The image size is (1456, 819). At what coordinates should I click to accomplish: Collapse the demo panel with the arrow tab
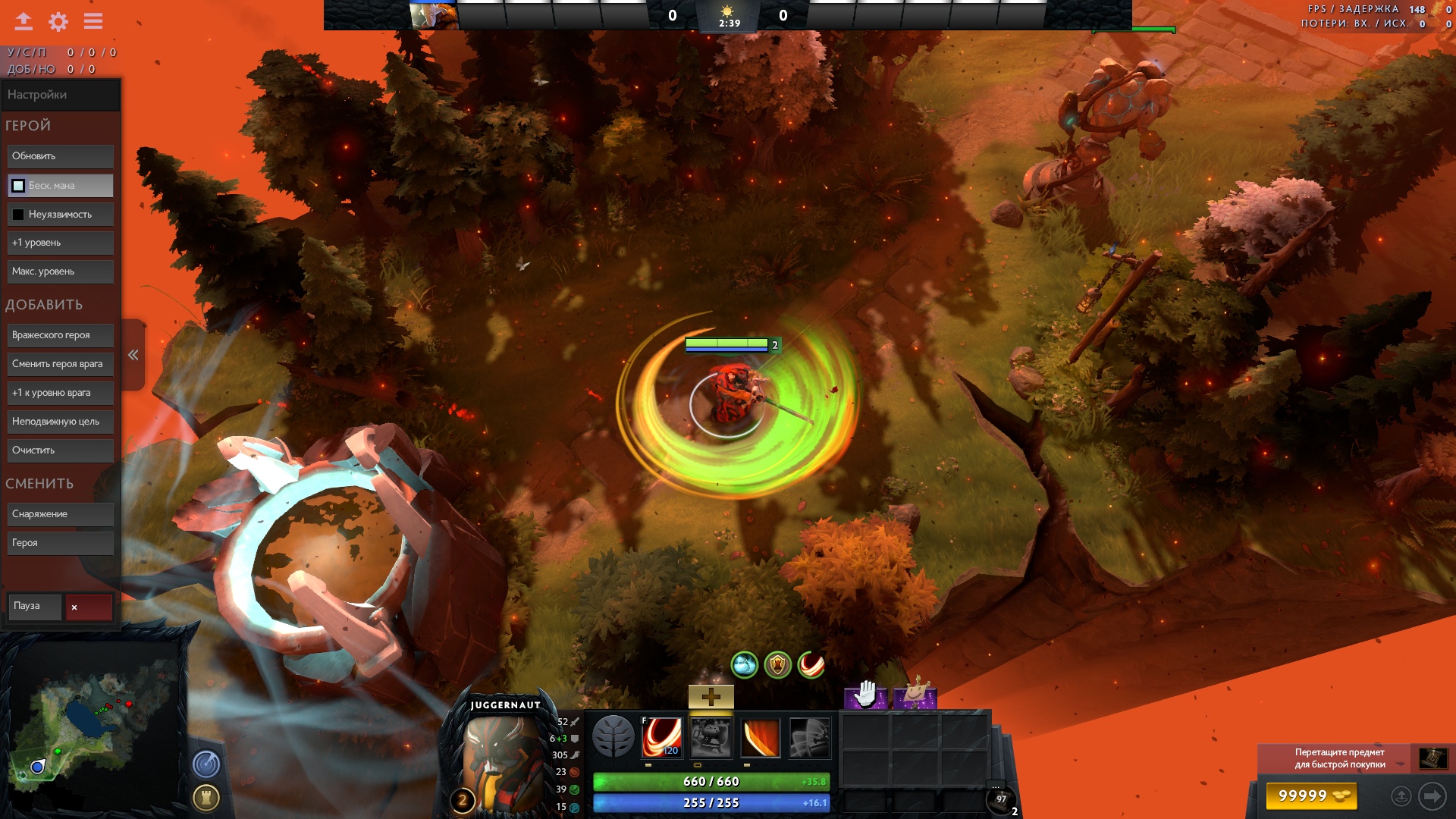133,355
